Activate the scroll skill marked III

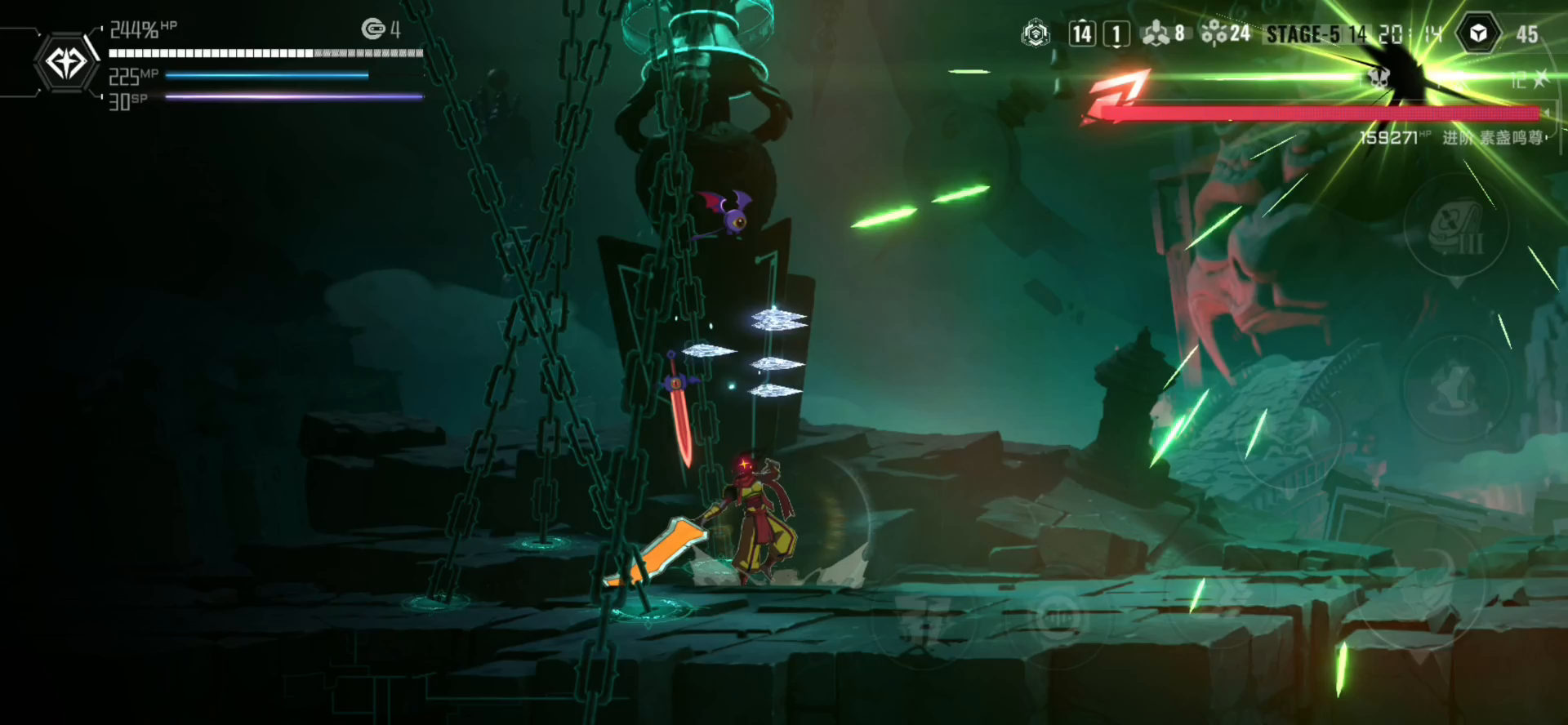tap(1456, 225)
